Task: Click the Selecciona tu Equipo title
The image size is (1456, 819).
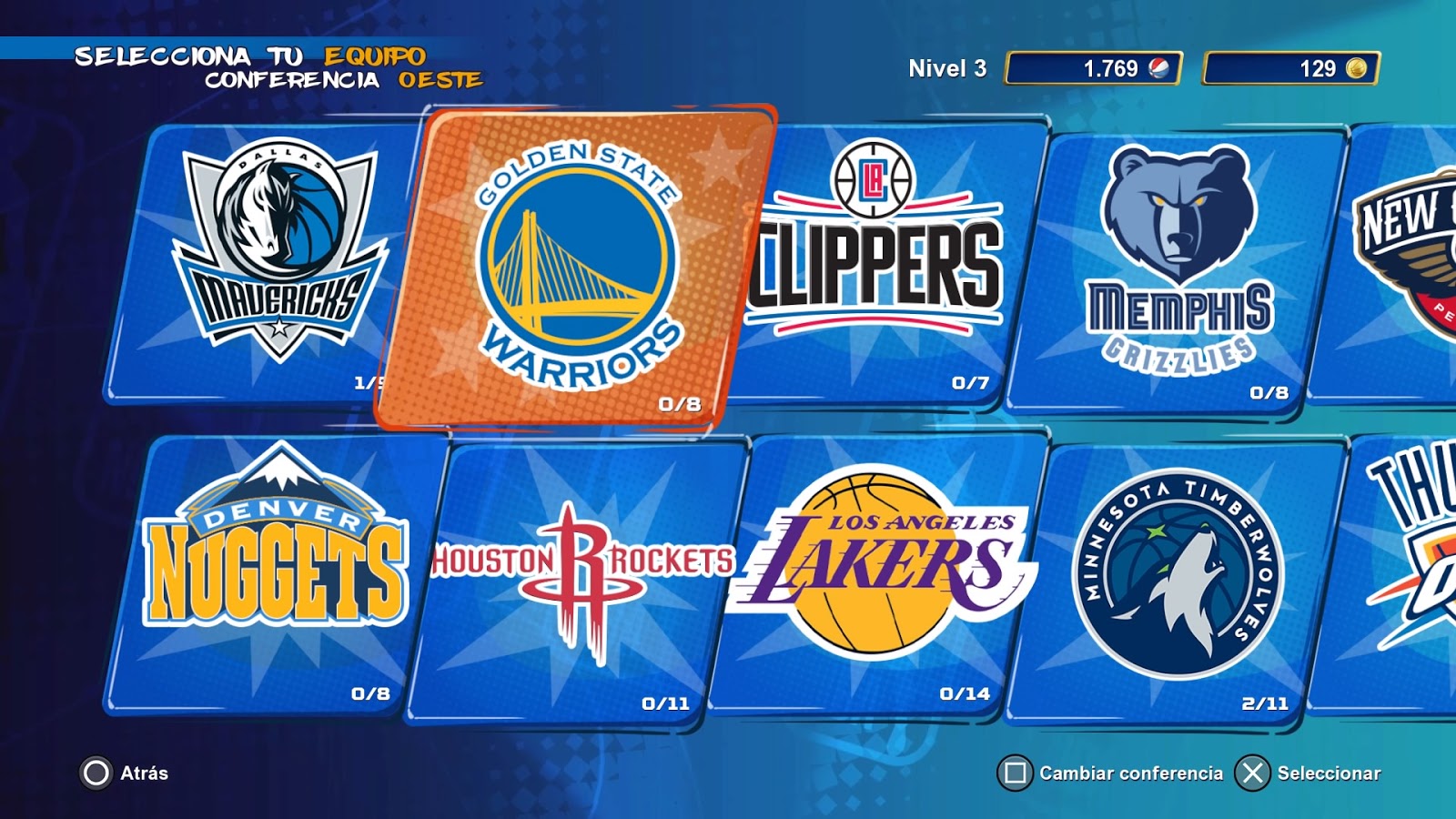Action: click(253, 55)
